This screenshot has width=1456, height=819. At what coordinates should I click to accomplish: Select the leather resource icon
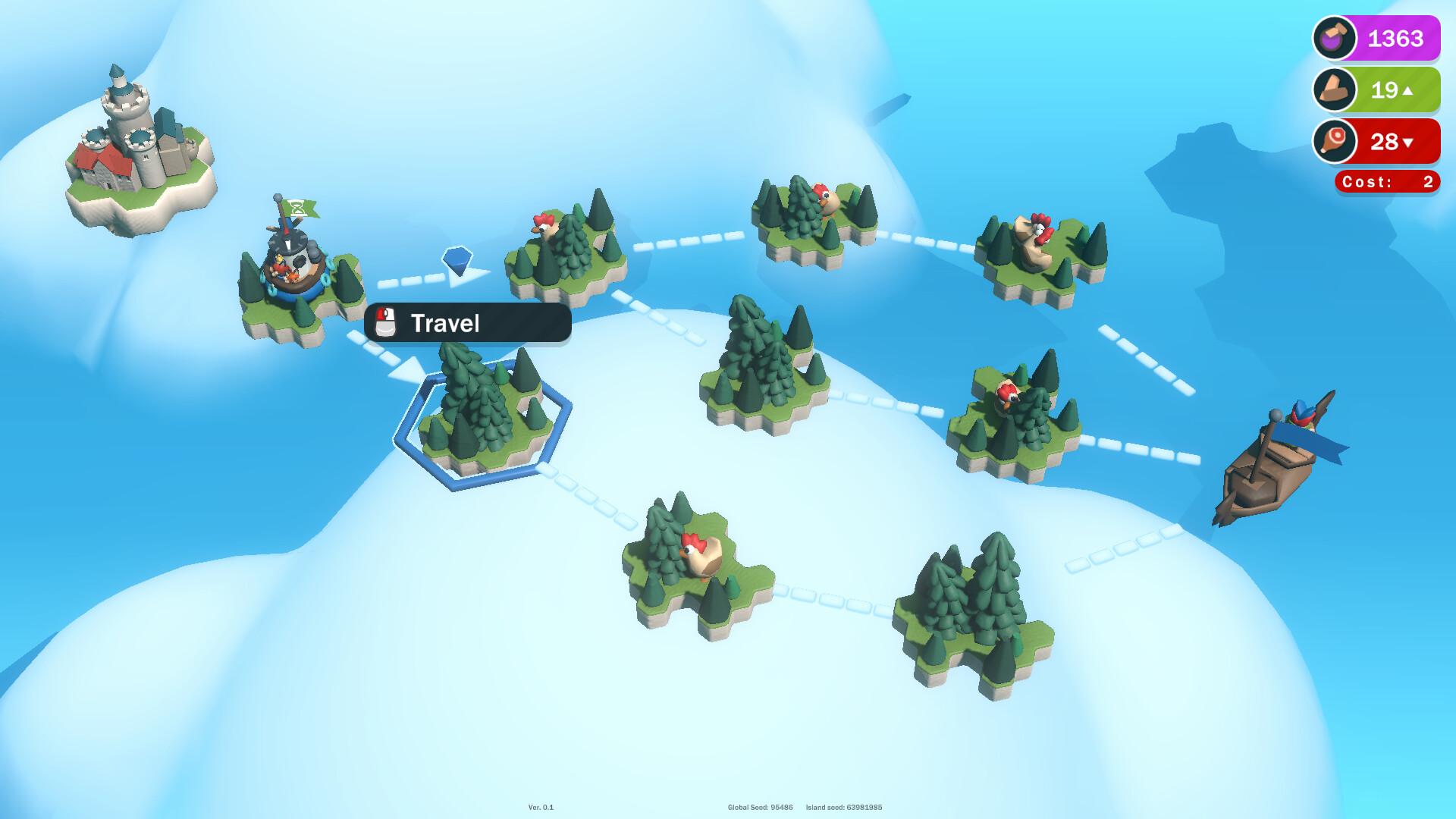click(1334, 90)
